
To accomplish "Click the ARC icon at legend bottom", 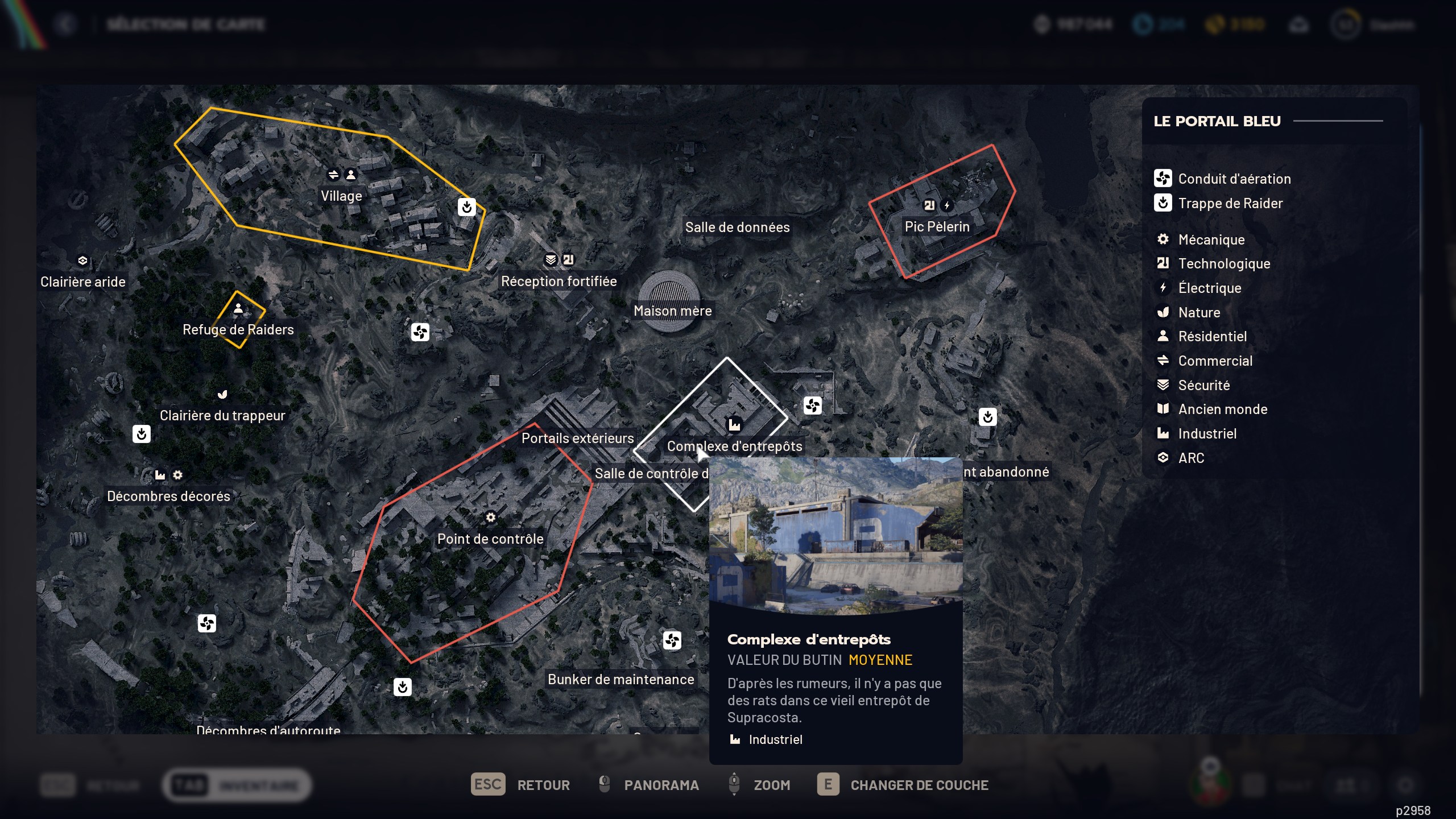I will (1164, 457).
